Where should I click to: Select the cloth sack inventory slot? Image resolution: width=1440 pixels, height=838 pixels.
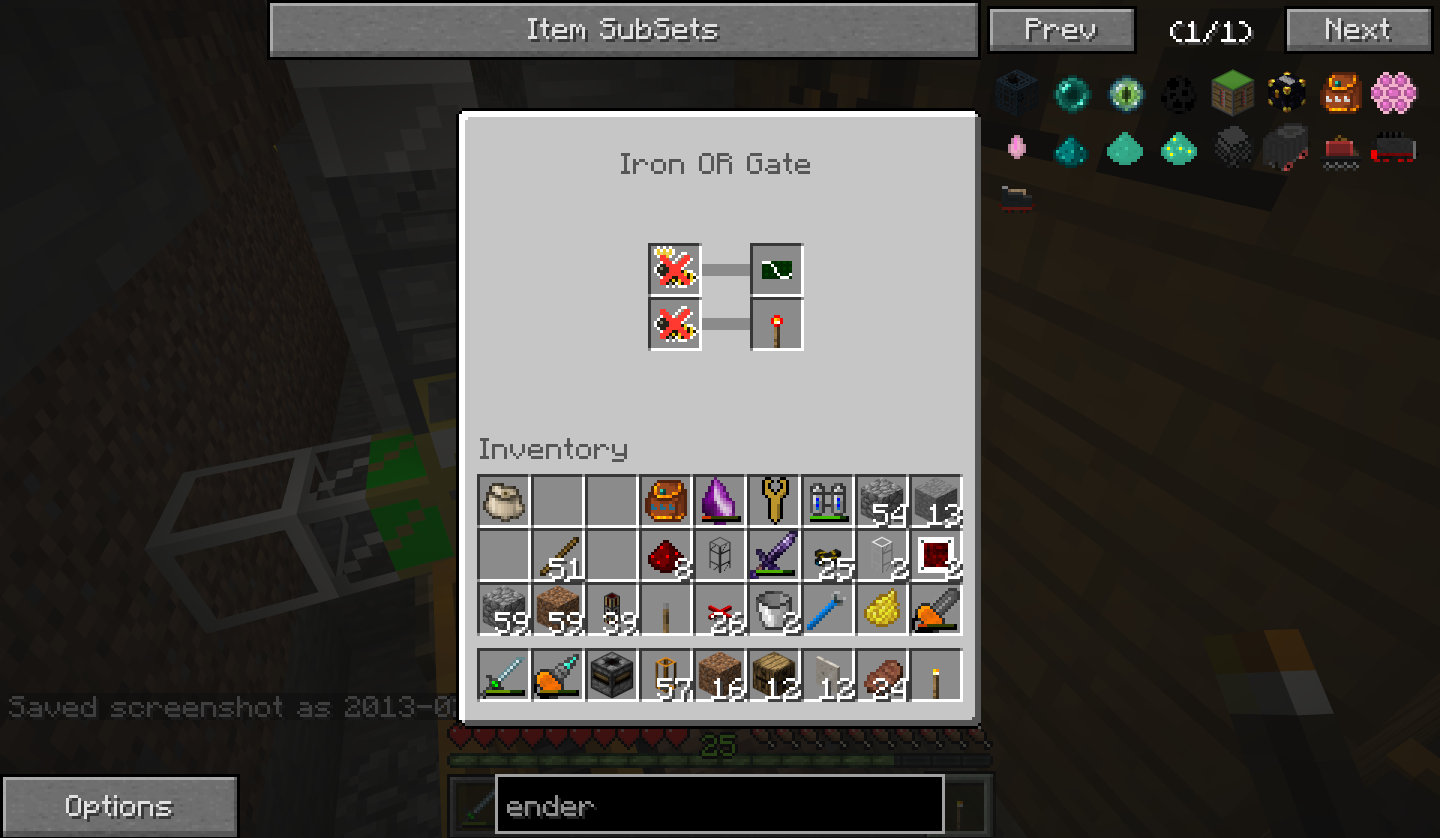coord(504,500)
